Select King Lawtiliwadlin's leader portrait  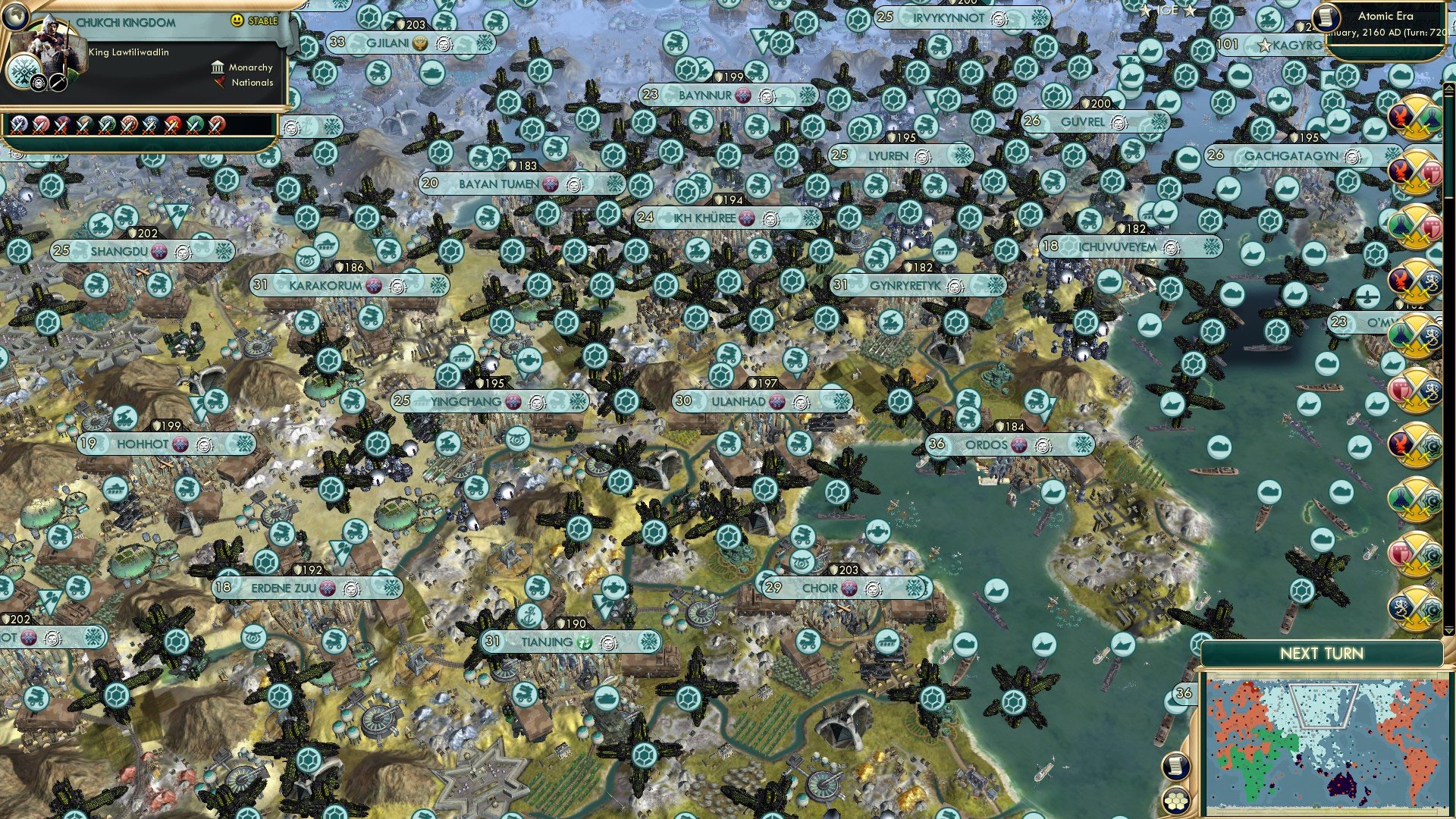(53, 47)
